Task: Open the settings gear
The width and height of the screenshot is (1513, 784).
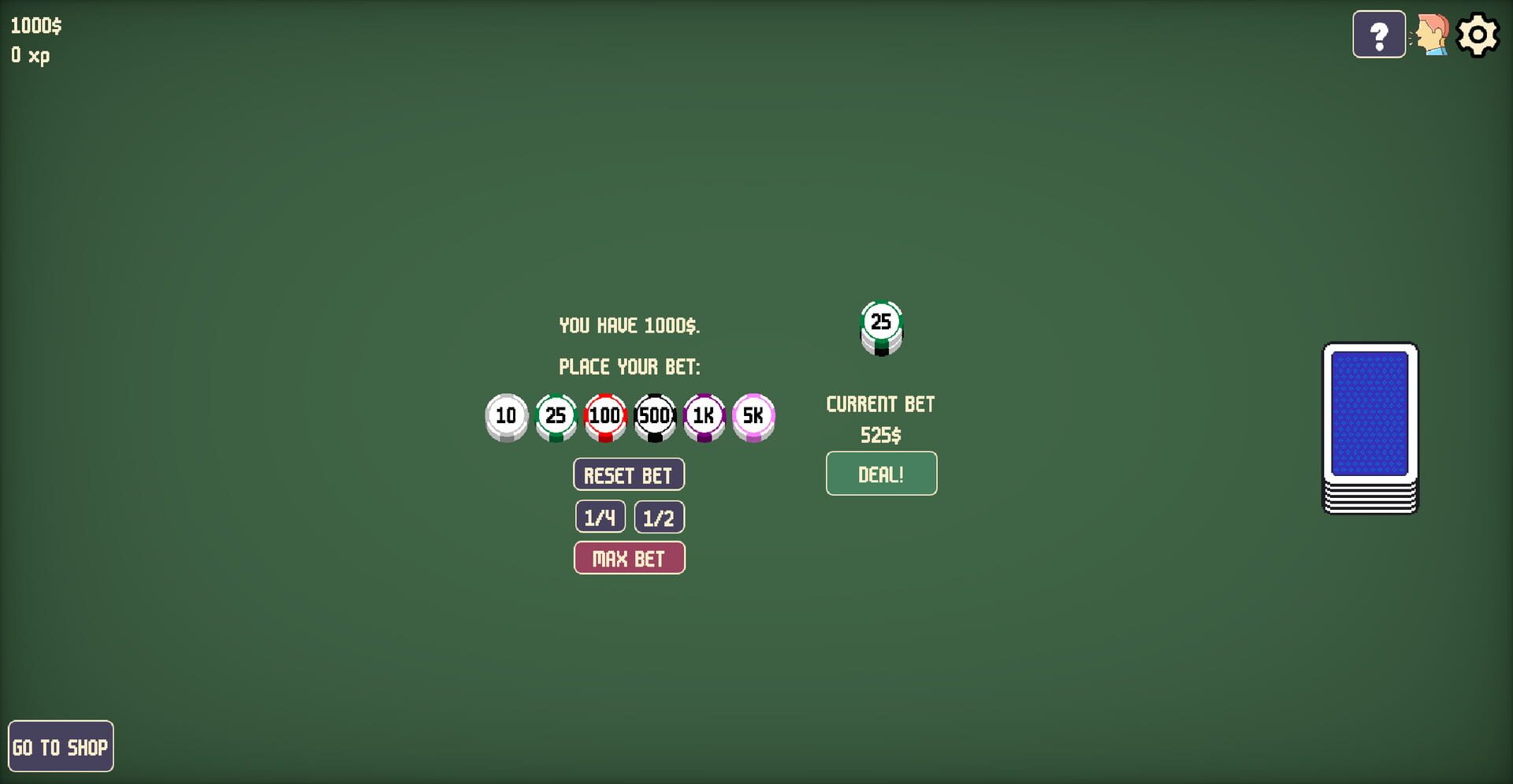Action: point(1479,34)
